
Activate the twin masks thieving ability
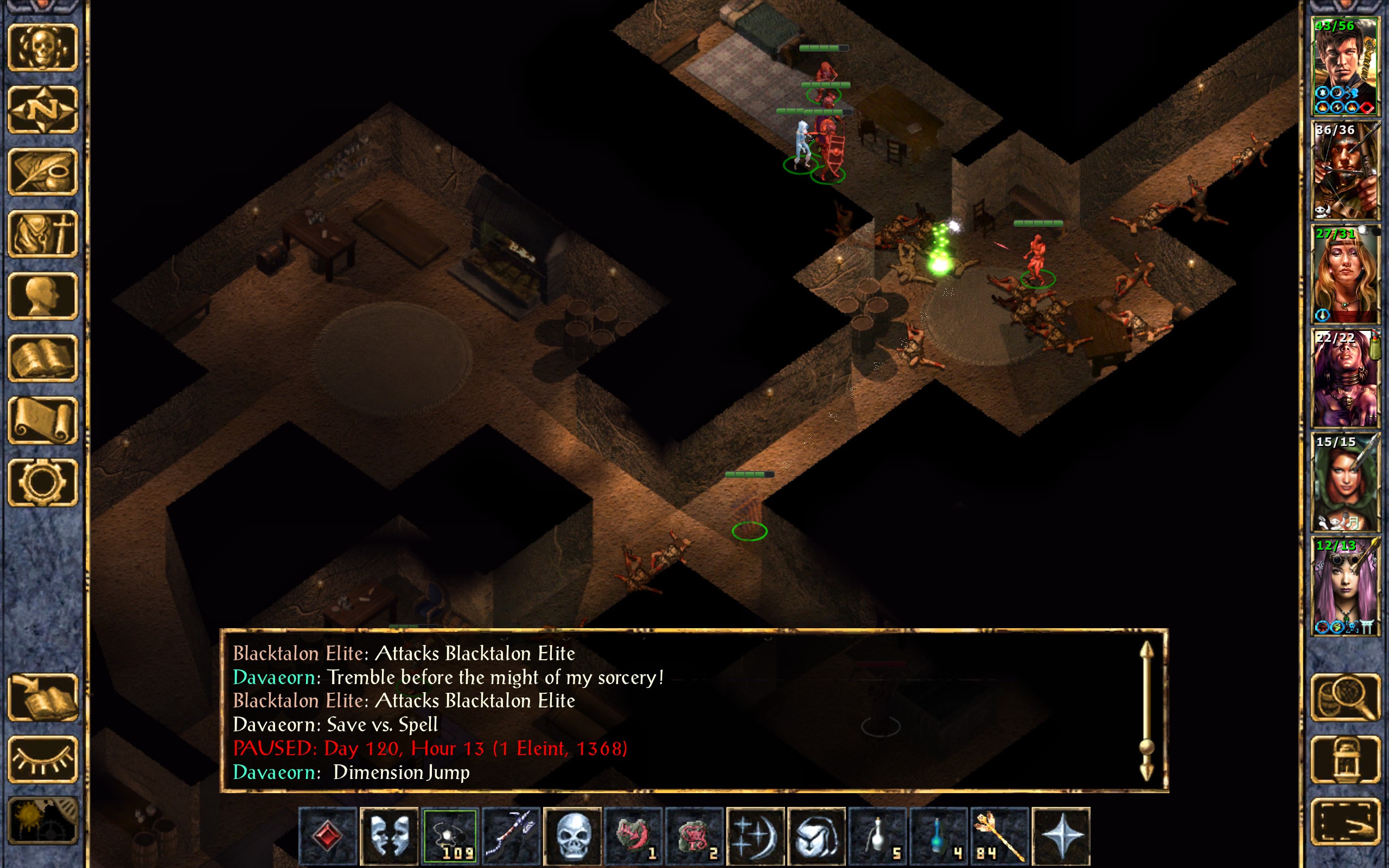coord(389,836)
